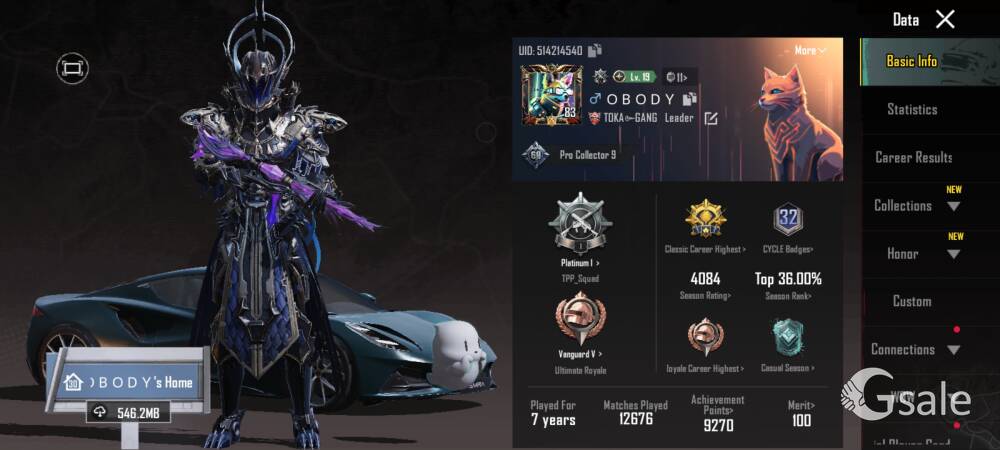Switch to the Basic Info tab

coord(911,61)
